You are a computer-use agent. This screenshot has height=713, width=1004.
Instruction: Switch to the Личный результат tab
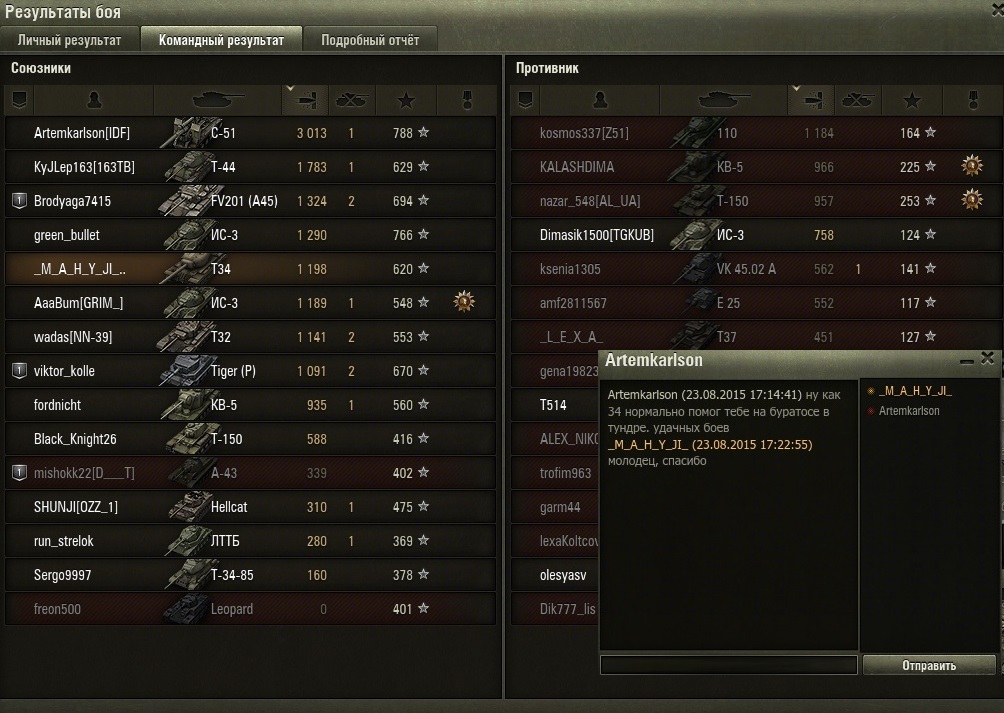[69, 41]
